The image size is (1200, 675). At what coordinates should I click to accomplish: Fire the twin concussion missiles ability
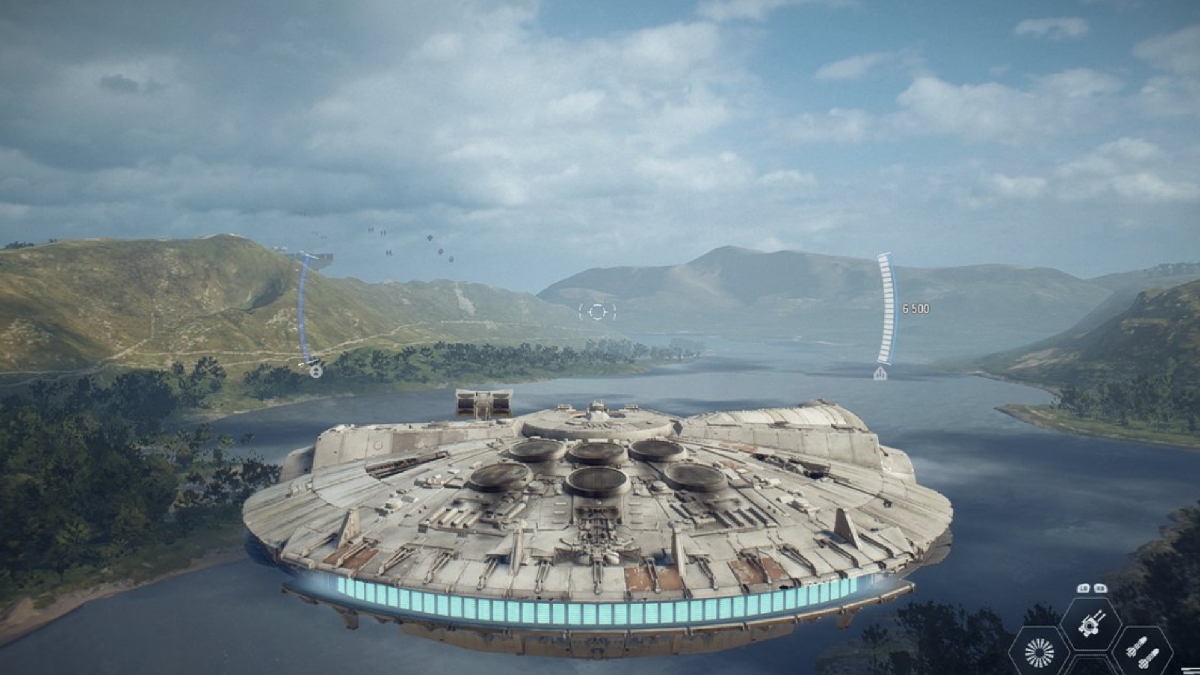pos(1142,654)
